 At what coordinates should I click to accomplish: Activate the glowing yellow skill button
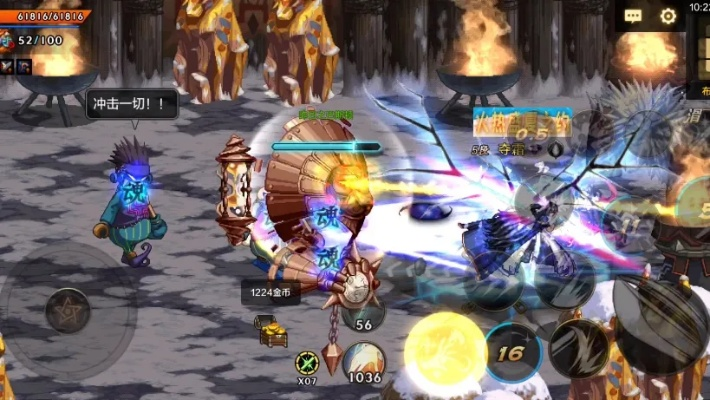[x=445, y=352]
